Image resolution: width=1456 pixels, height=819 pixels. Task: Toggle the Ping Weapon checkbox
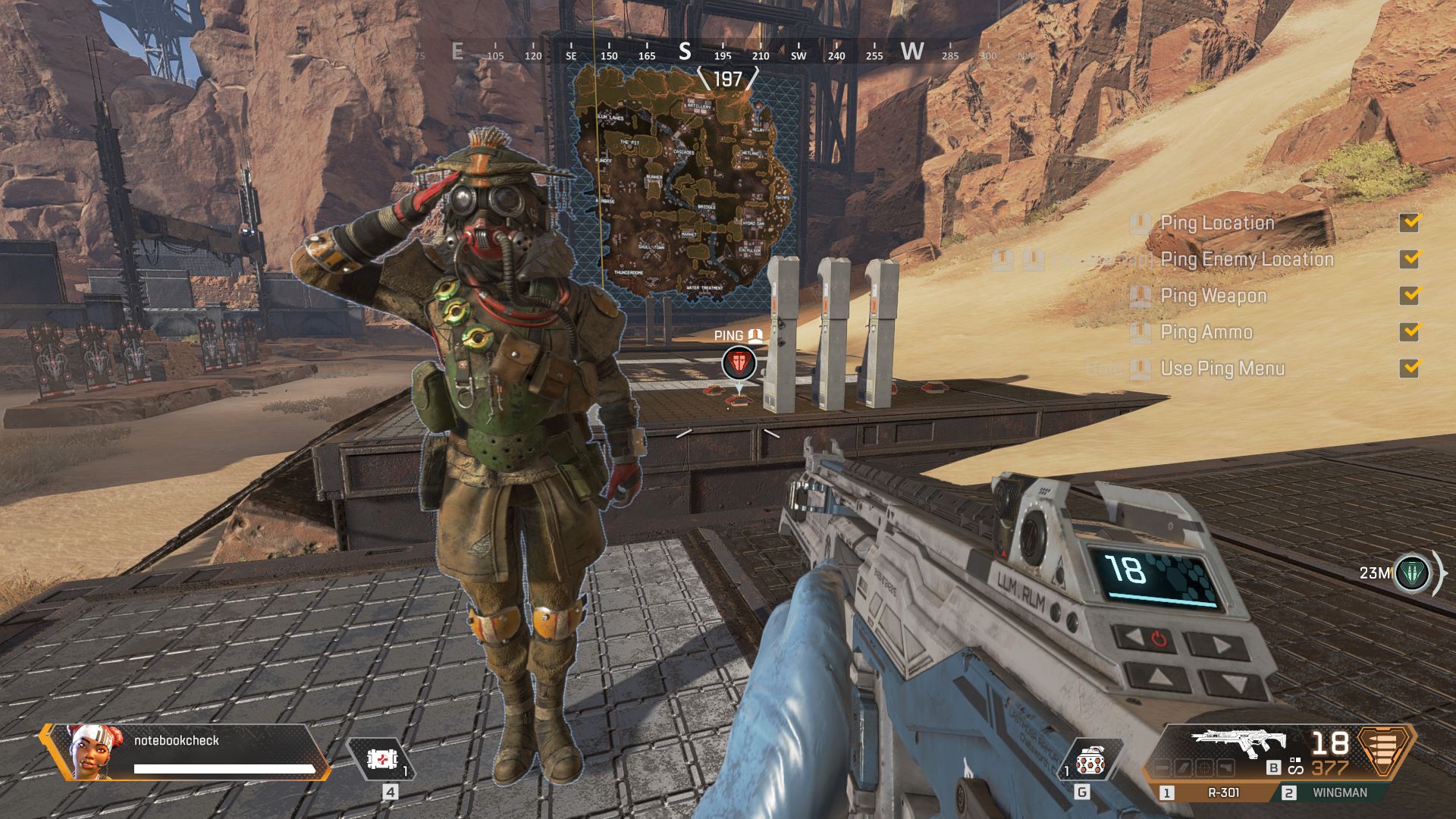[x=1410, y=295]
